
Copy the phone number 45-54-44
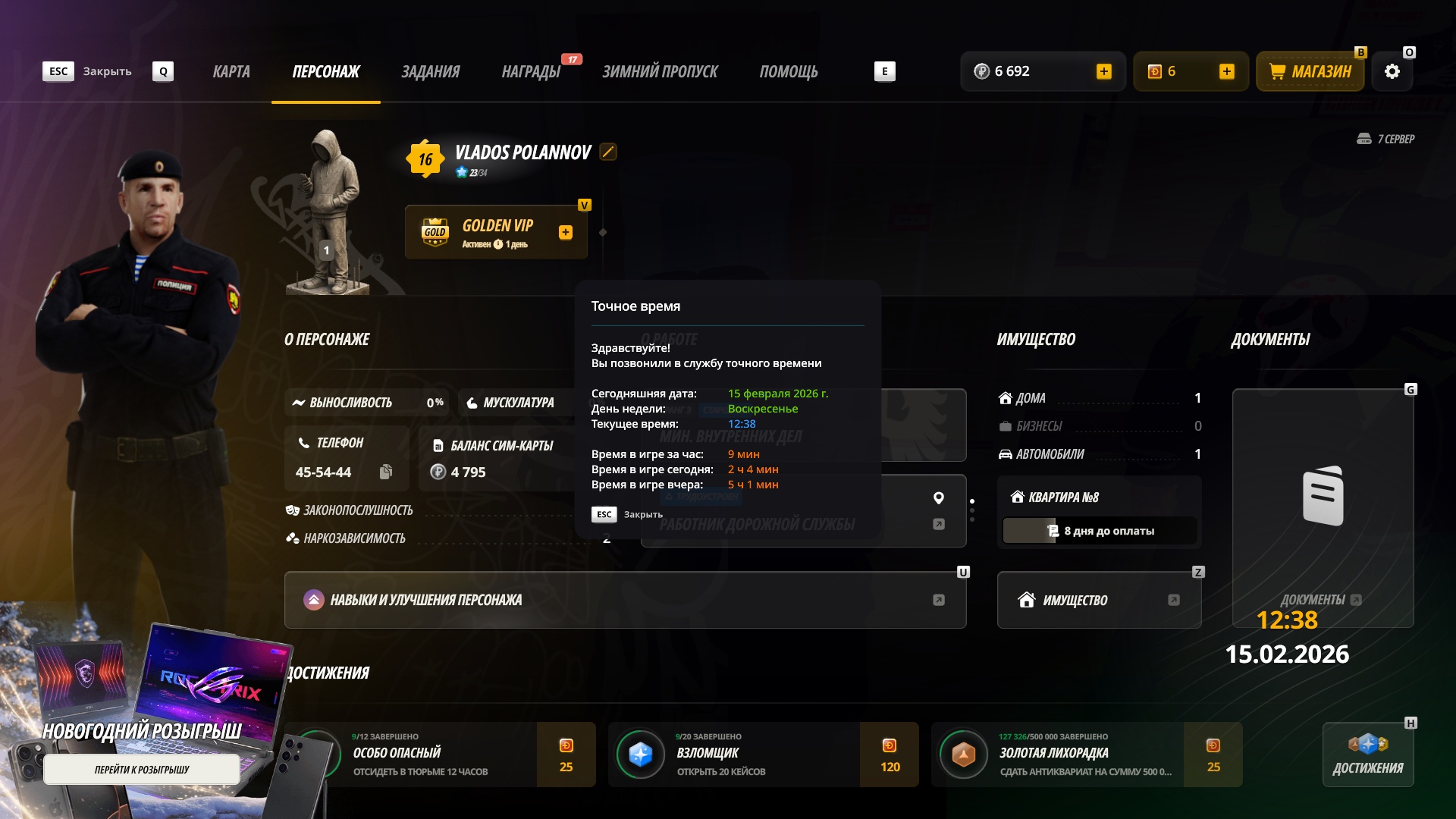386,472
